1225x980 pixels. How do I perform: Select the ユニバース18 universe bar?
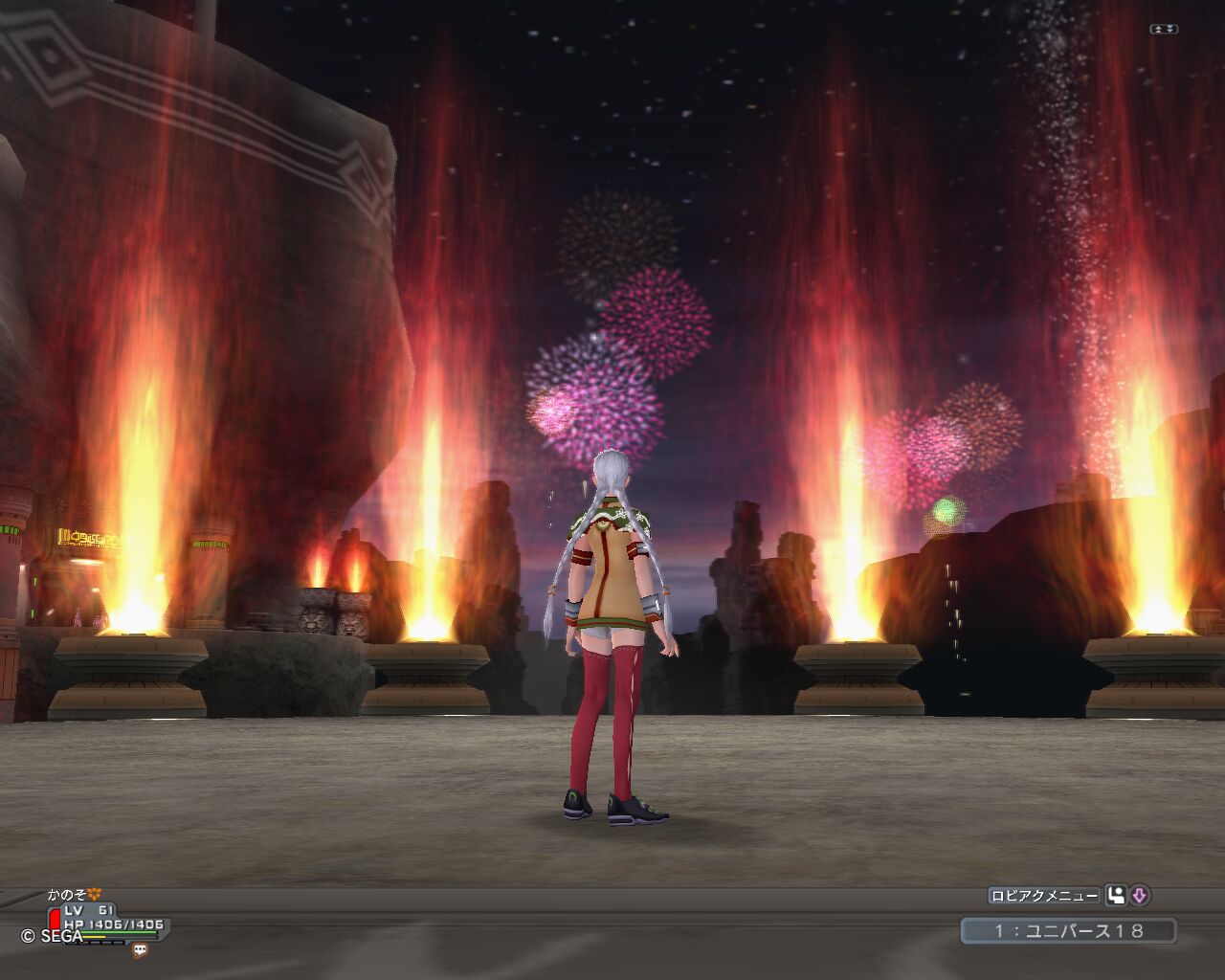coord(1068,930)
